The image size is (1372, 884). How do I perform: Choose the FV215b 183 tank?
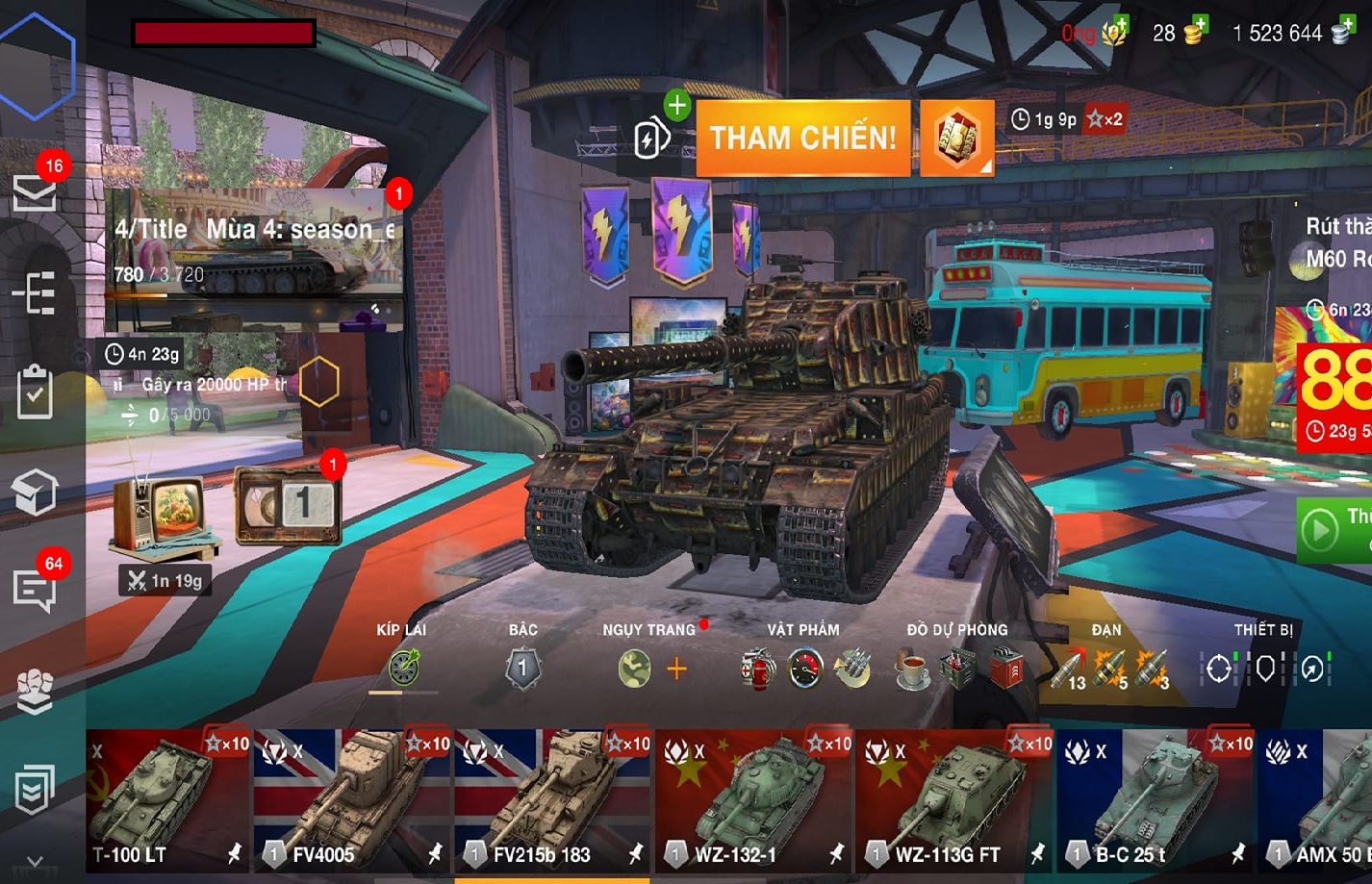552,801
